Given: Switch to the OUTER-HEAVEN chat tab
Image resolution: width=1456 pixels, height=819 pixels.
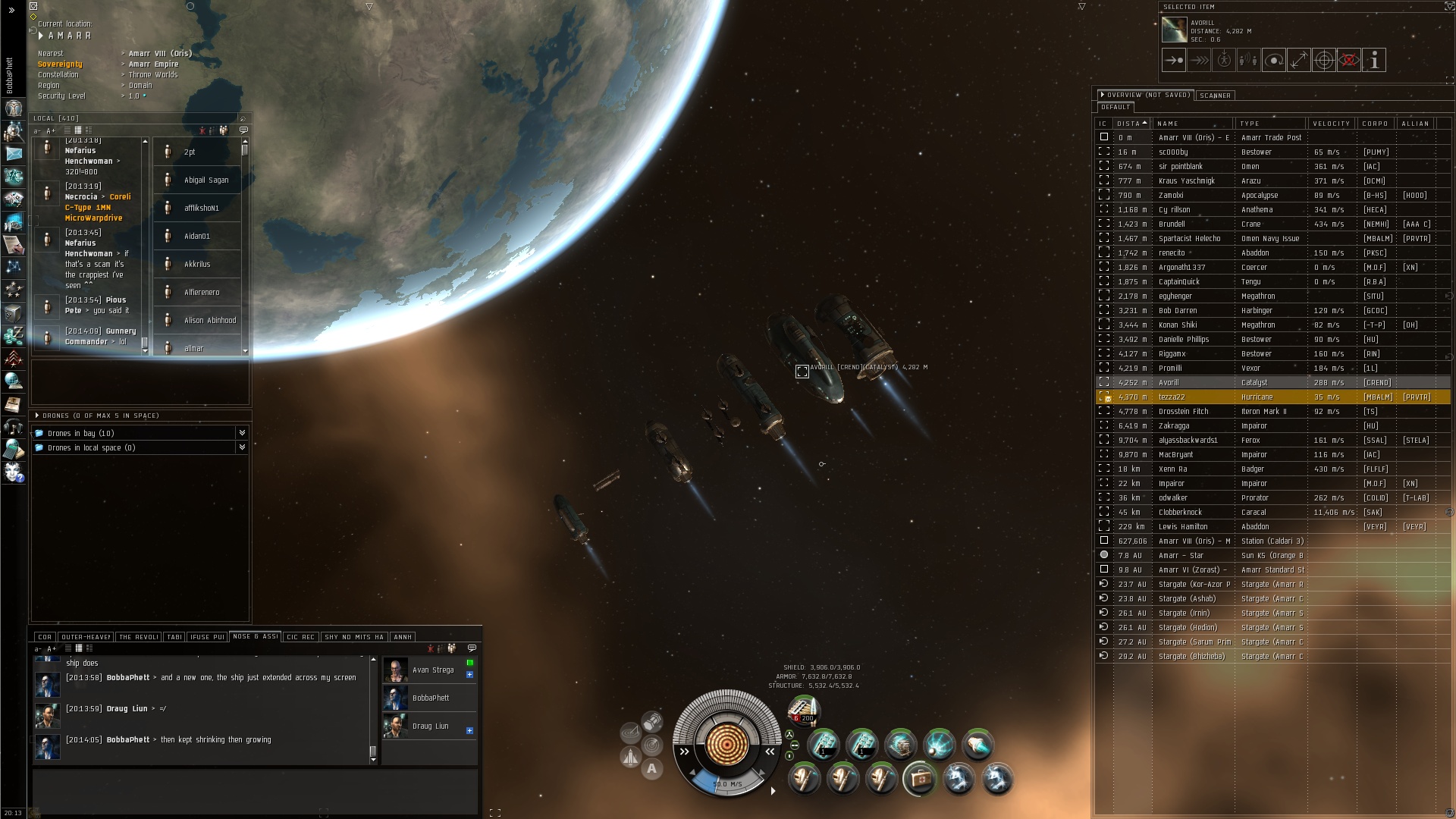Looking at the screenshot, I should point(86,637).
